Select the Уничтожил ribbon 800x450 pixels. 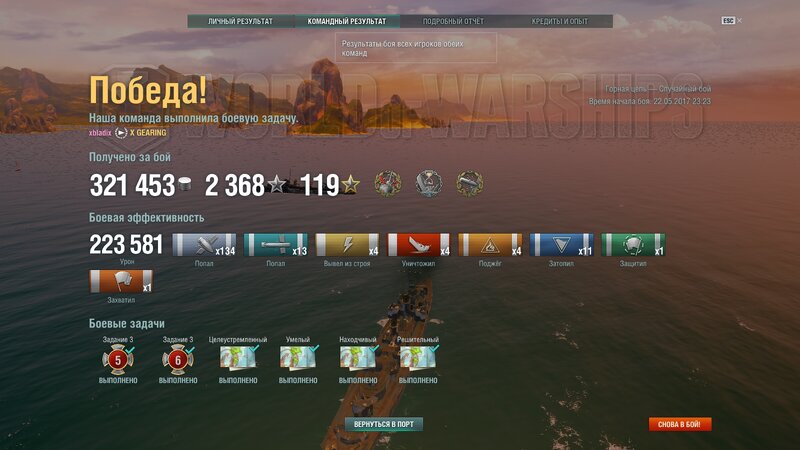point(418,245)
